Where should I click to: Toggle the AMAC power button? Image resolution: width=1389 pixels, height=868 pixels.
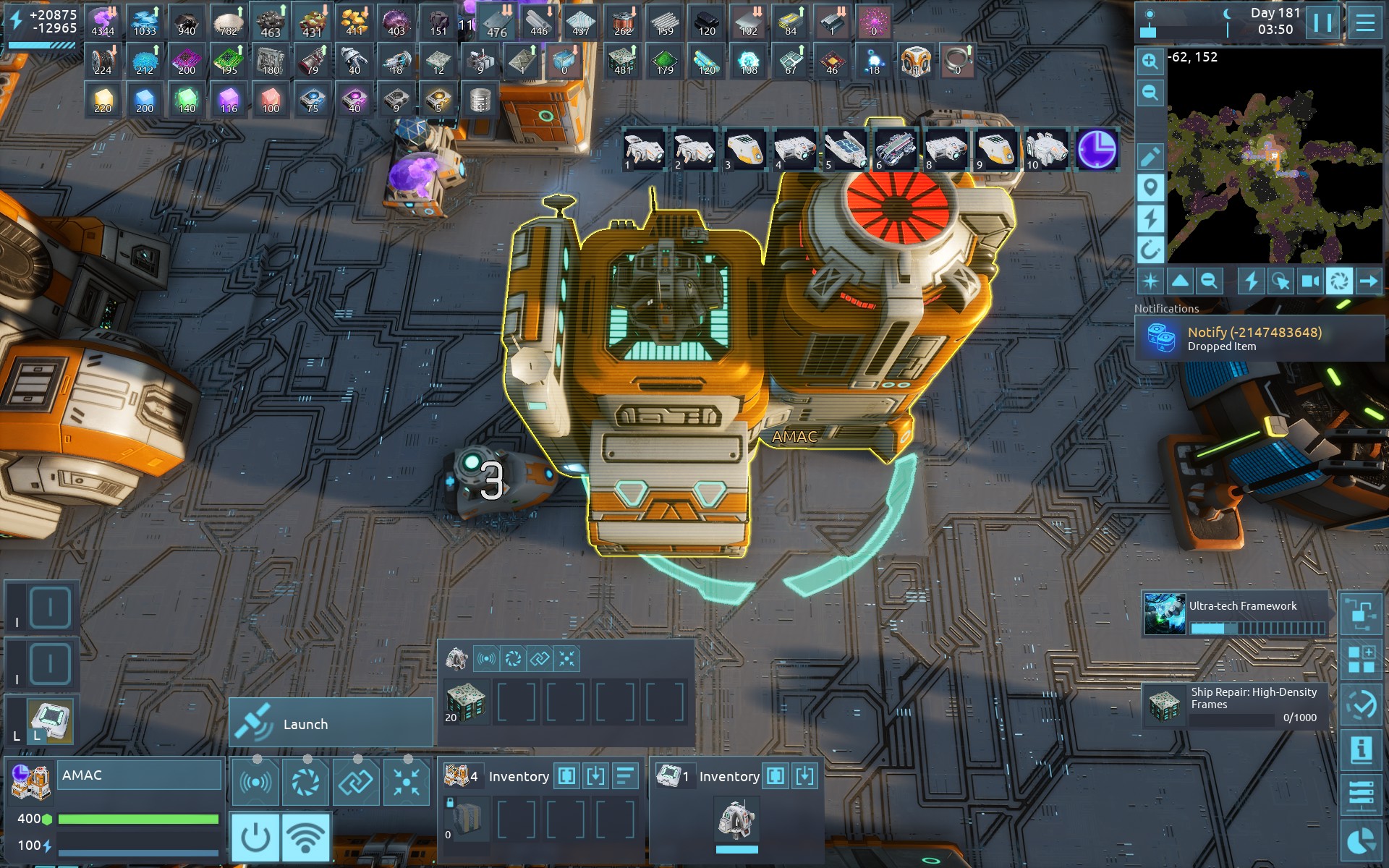[255, 837]
